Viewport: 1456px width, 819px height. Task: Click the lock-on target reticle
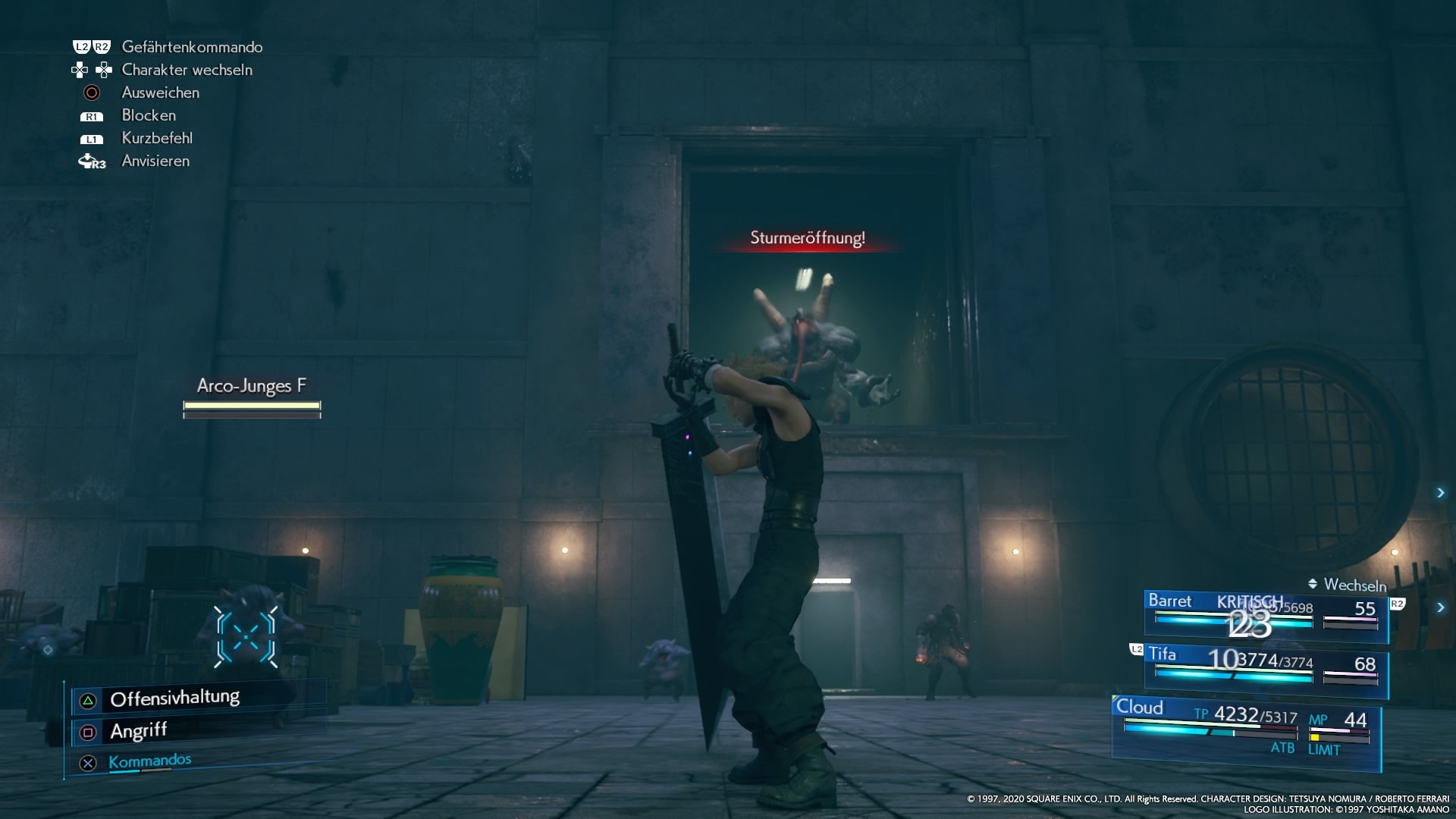click(246, 637)
